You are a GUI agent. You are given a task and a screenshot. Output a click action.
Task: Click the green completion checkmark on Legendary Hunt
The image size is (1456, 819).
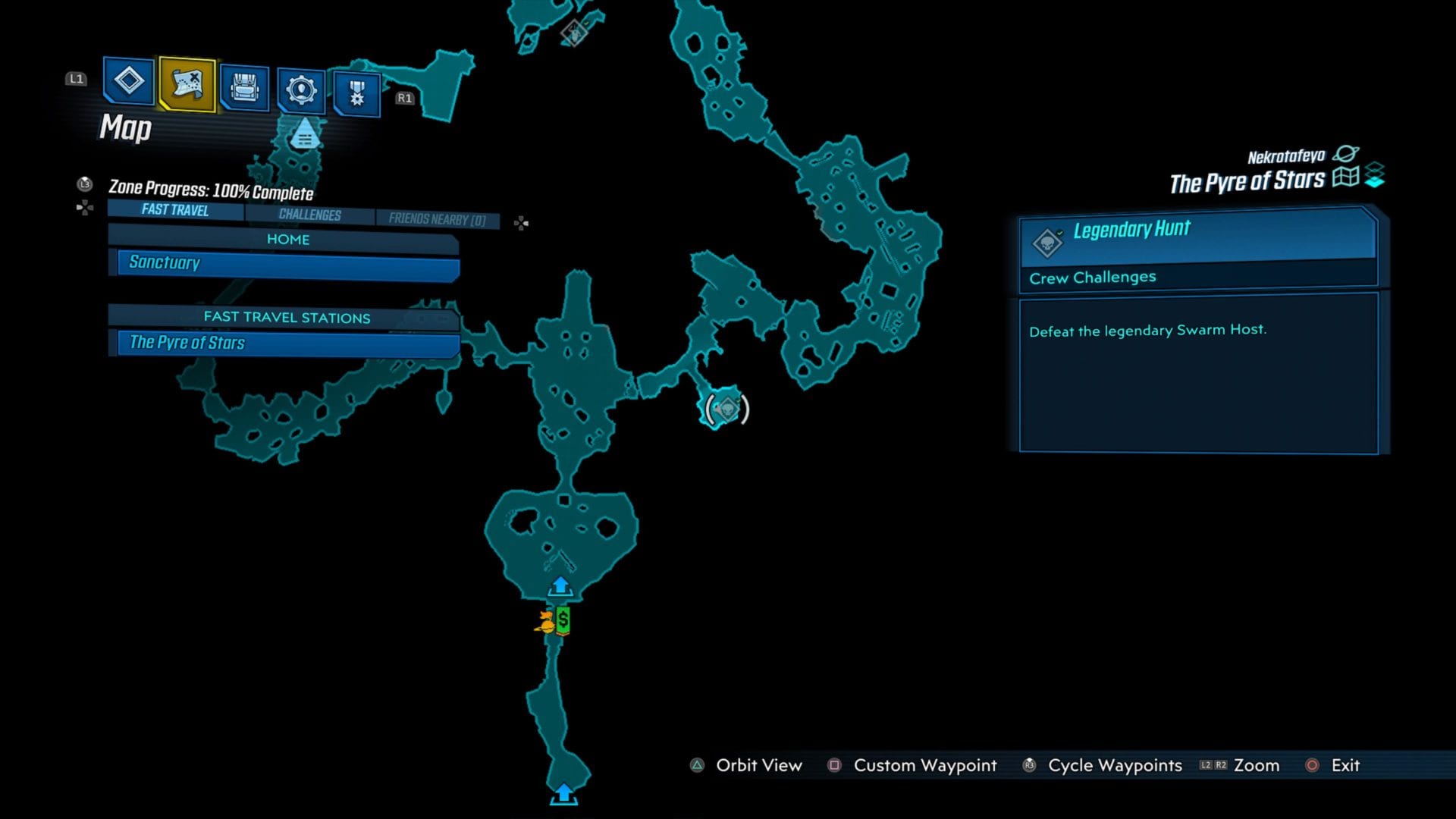coord(1061,233)
